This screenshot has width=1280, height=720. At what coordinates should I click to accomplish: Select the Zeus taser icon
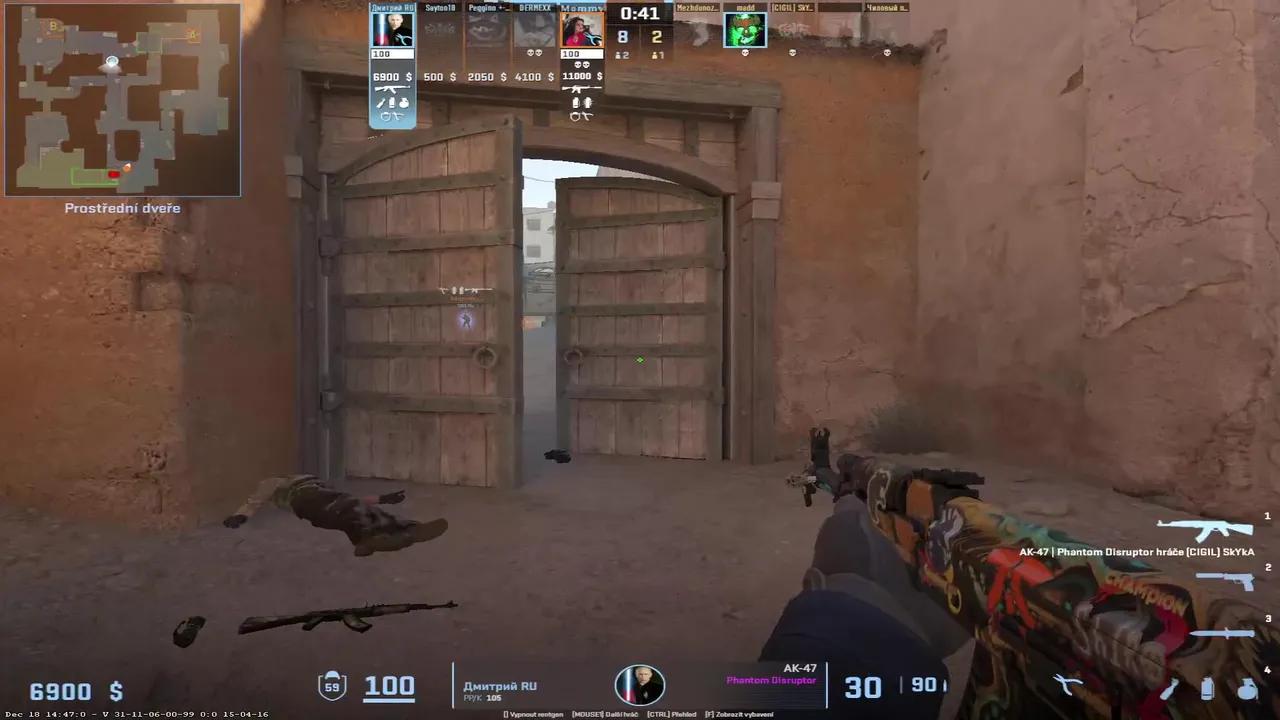(x=1067, y=685)
